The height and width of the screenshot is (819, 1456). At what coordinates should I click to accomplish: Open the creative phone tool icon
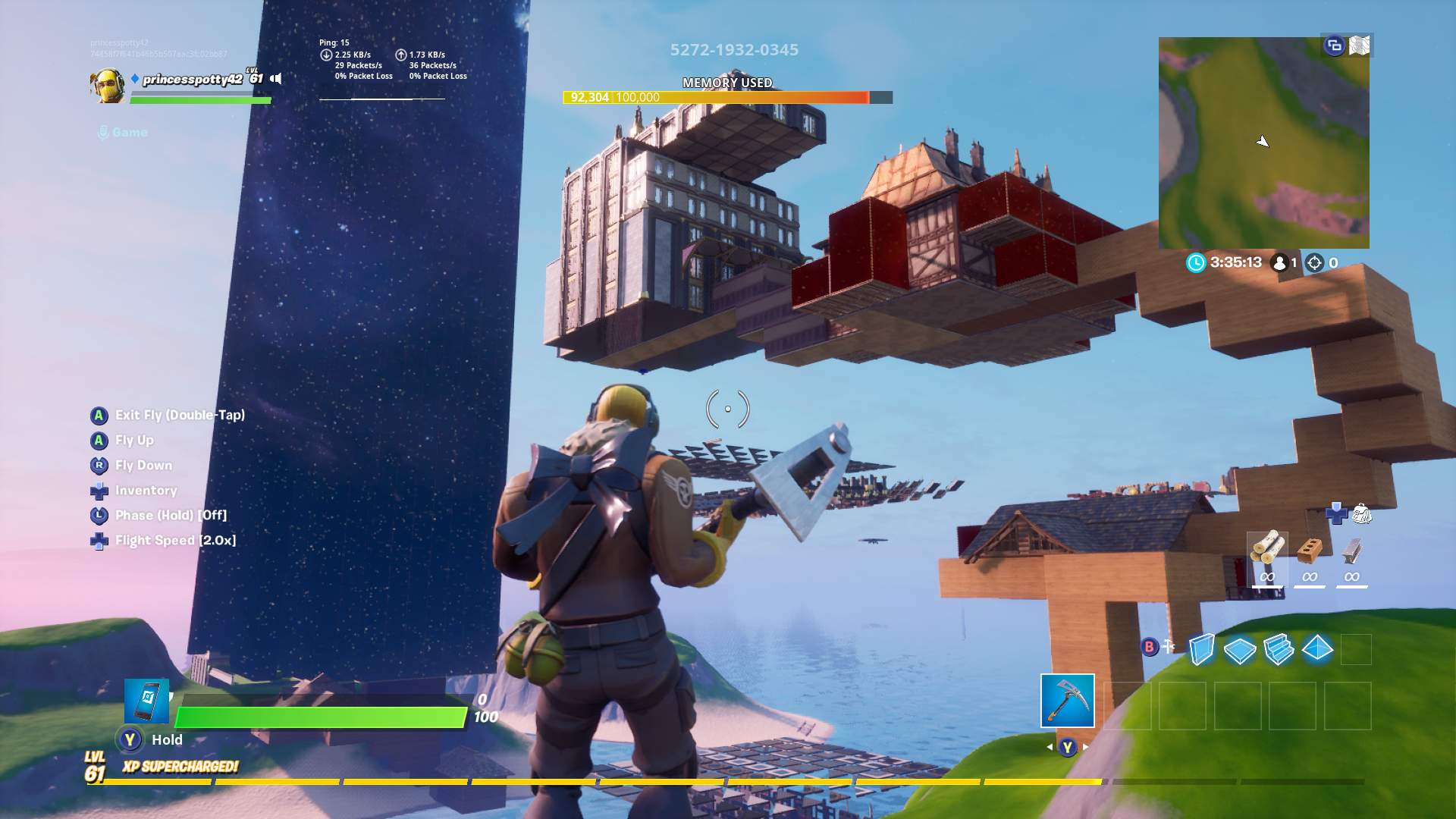[x=146, y=701]
